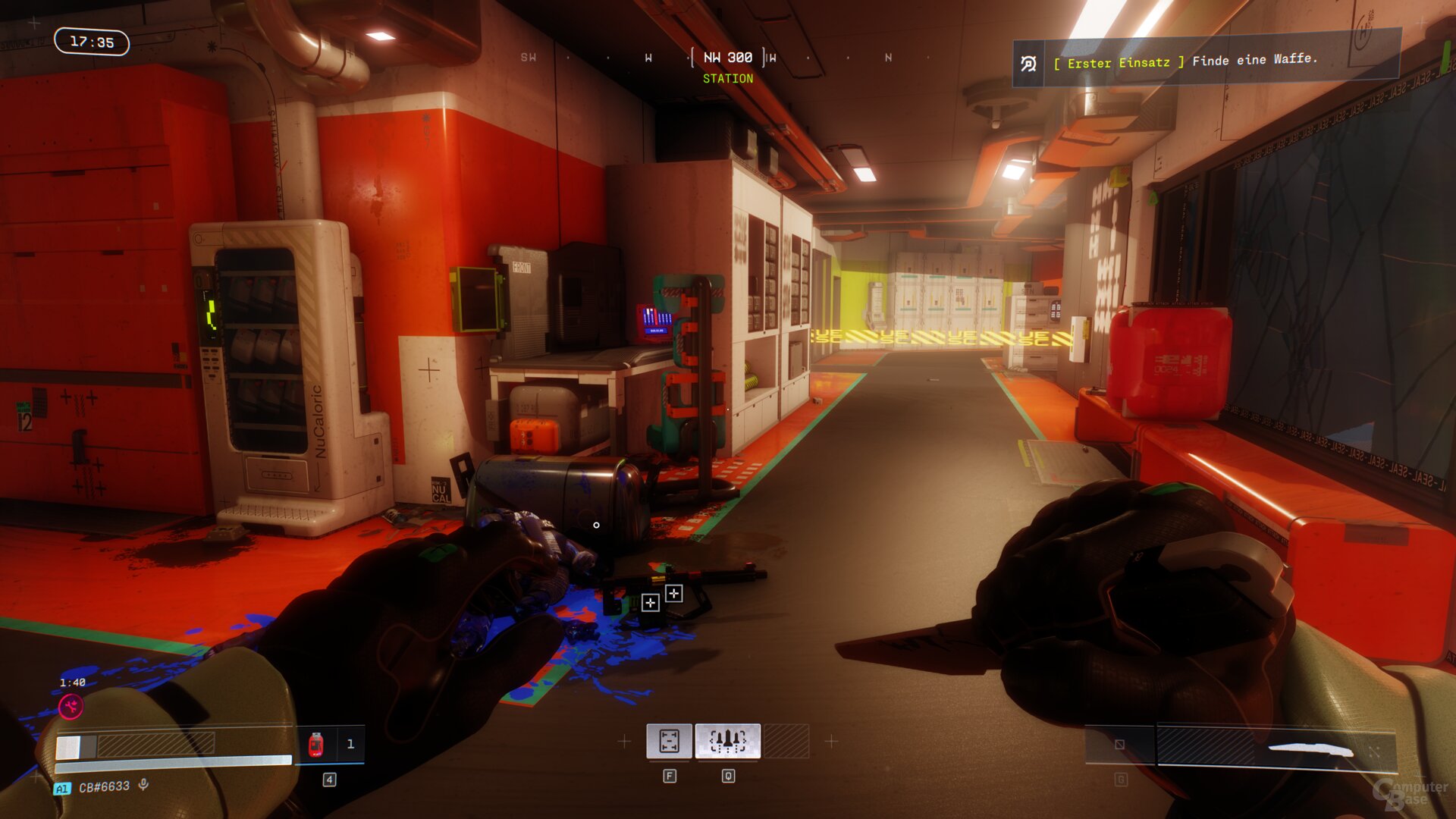Click the pink status effect icon
Image resolution: width=1456 pixels, height=819 pixels.
pyautogui.click(x=71, y=707)
